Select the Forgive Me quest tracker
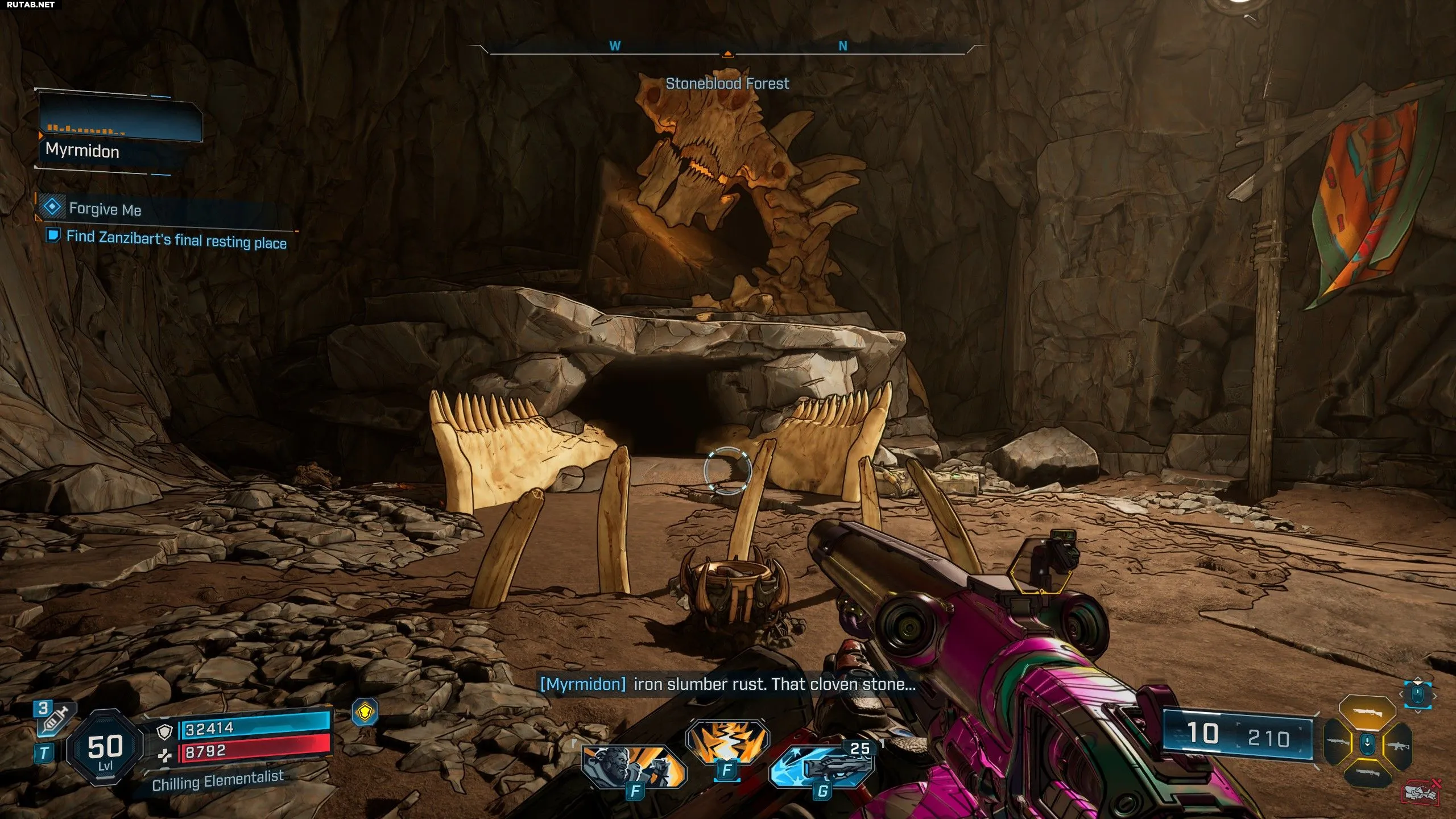This screenshot has height=819, width=1456. tap(105, 209)
